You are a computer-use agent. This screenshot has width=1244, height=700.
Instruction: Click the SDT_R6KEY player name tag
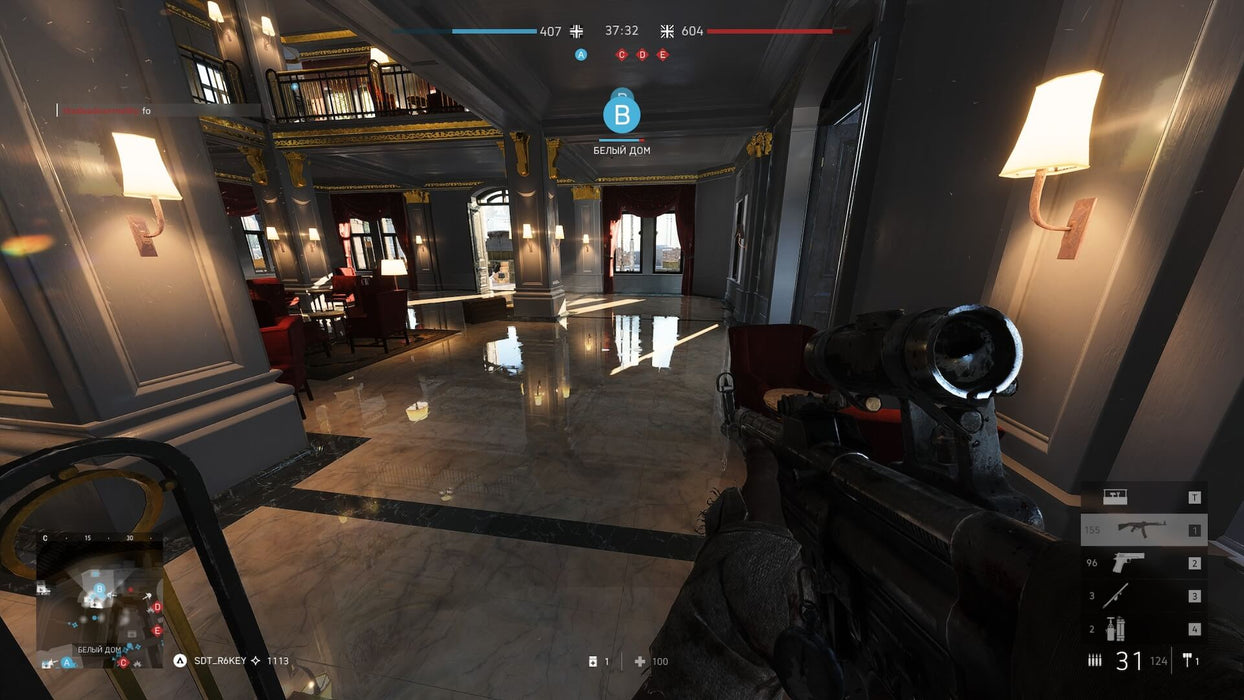click(x=218, y=661)
